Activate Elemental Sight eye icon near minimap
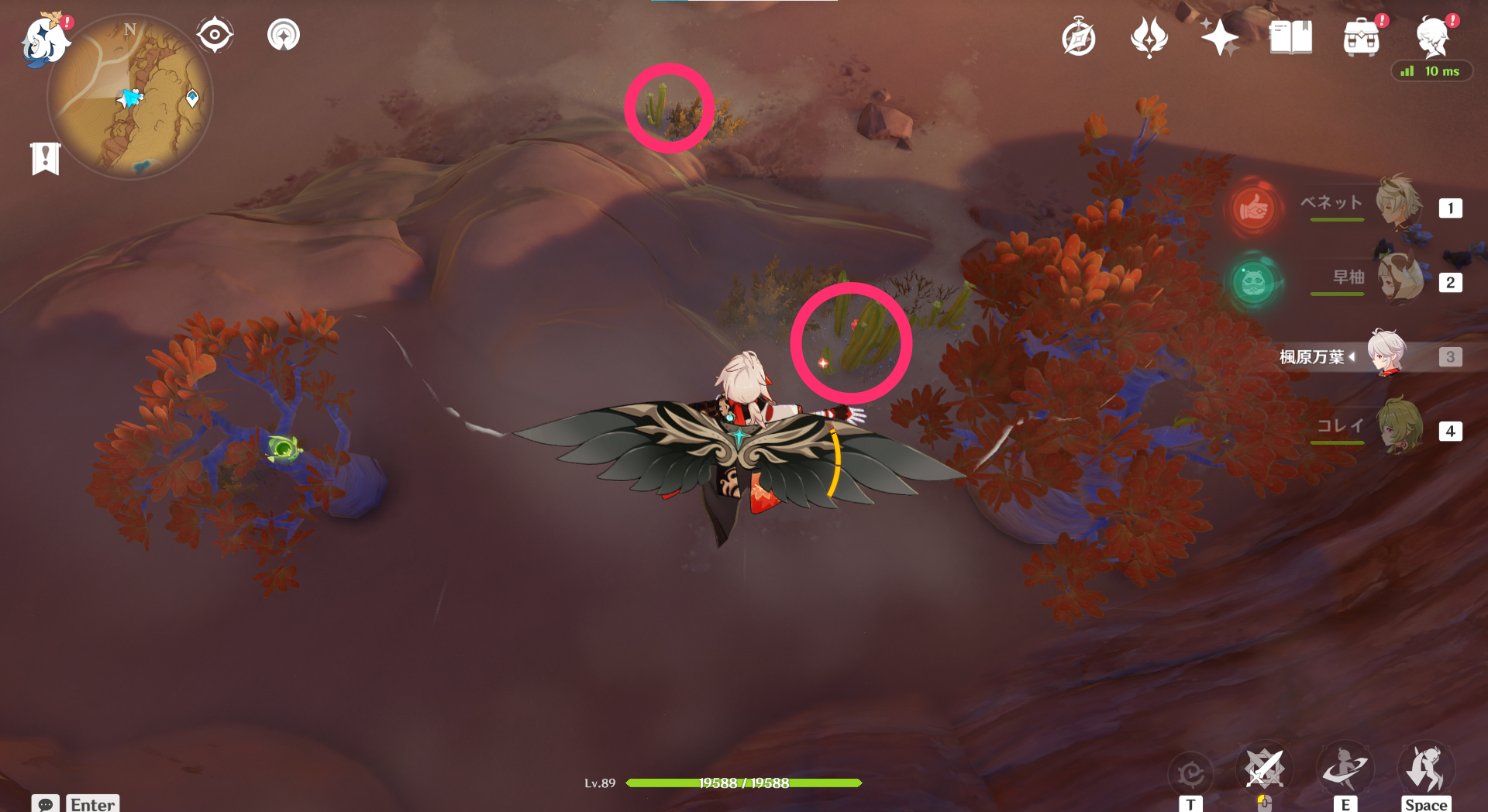The height and width of the screenshot is (812, 1488). click(215, 34)
